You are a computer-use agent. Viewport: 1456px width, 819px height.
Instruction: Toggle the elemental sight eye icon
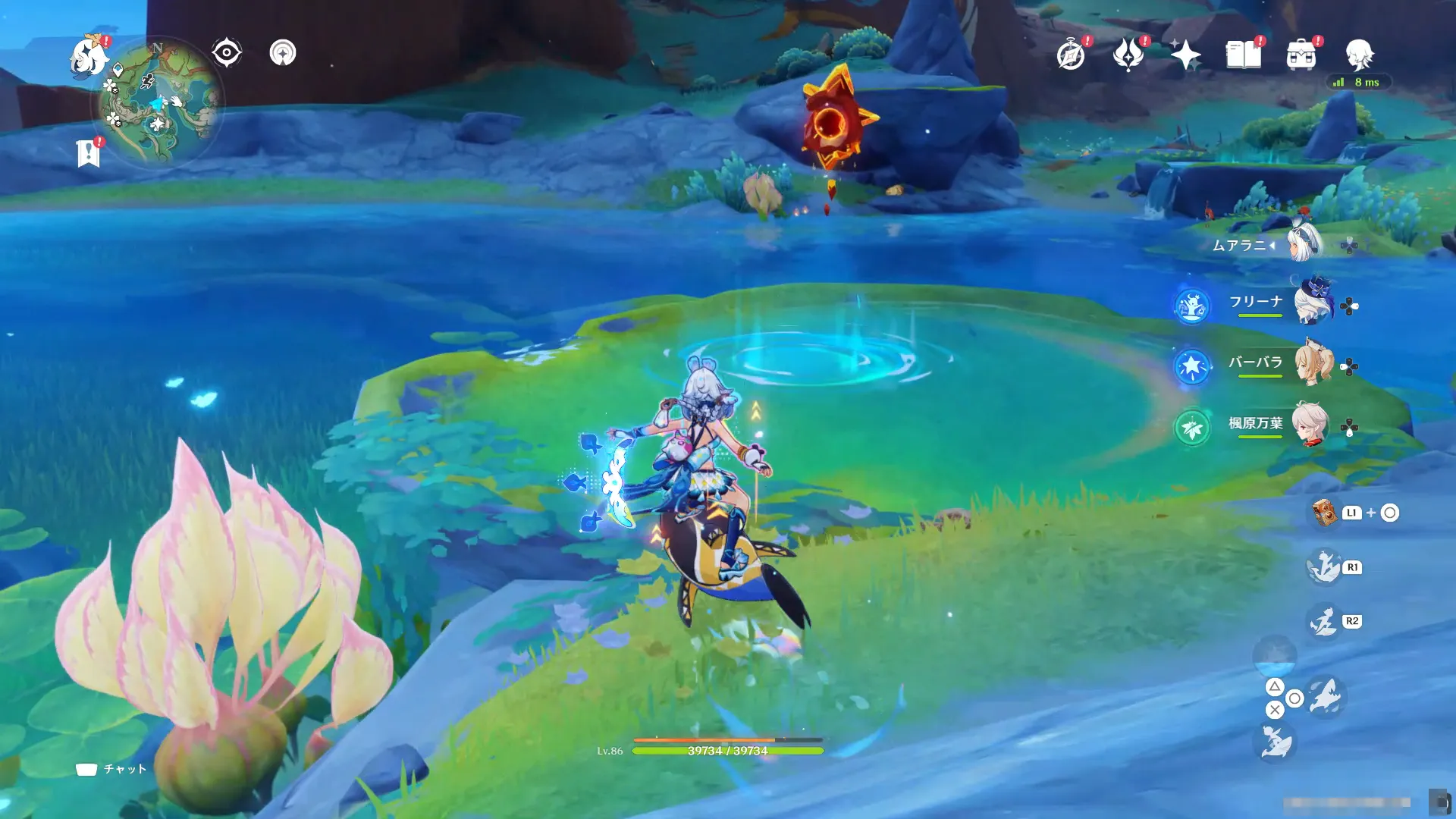(x=226, y=53)
